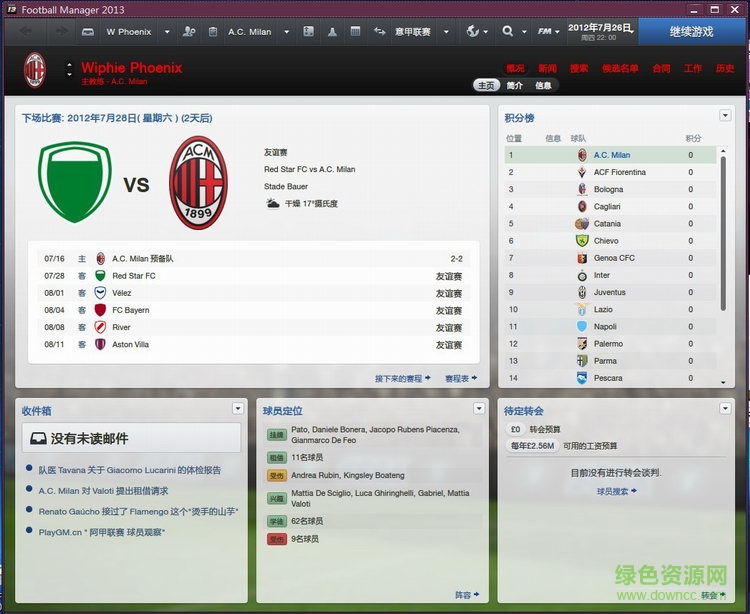
Task: Show the 历史 history tab
Action: [724, 68]
